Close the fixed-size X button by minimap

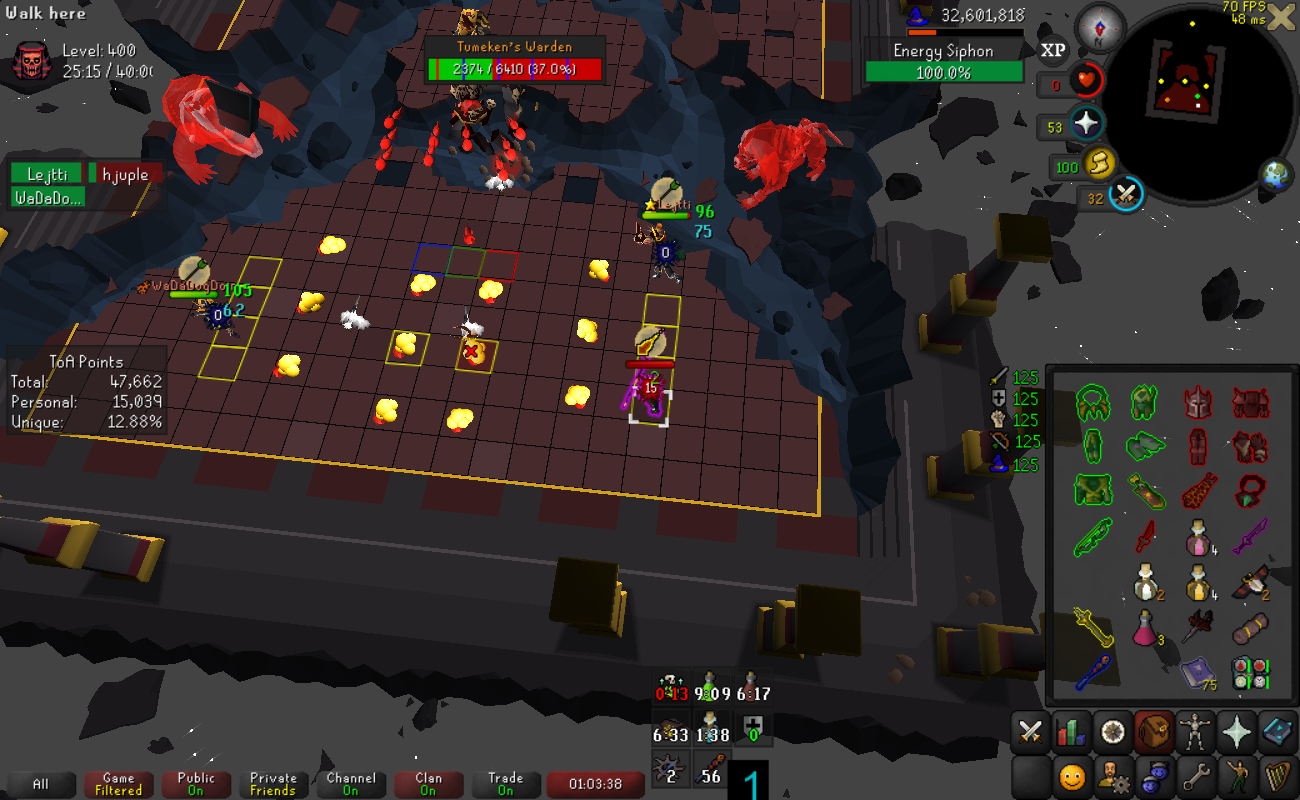(x=1280, y=17)
